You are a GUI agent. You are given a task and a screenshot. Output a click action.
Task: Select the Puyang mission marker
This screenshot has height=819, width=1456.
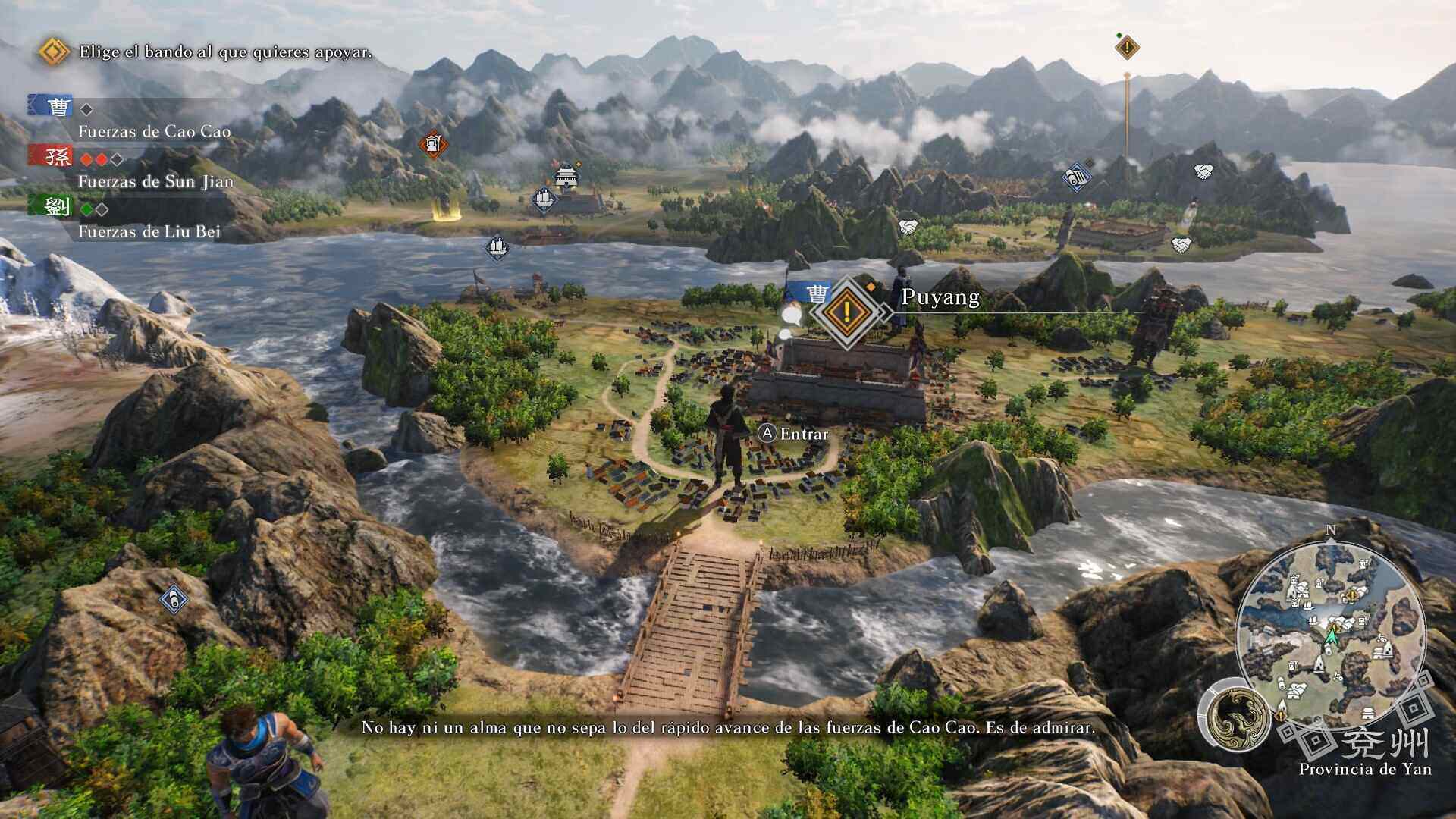(847, 311)
